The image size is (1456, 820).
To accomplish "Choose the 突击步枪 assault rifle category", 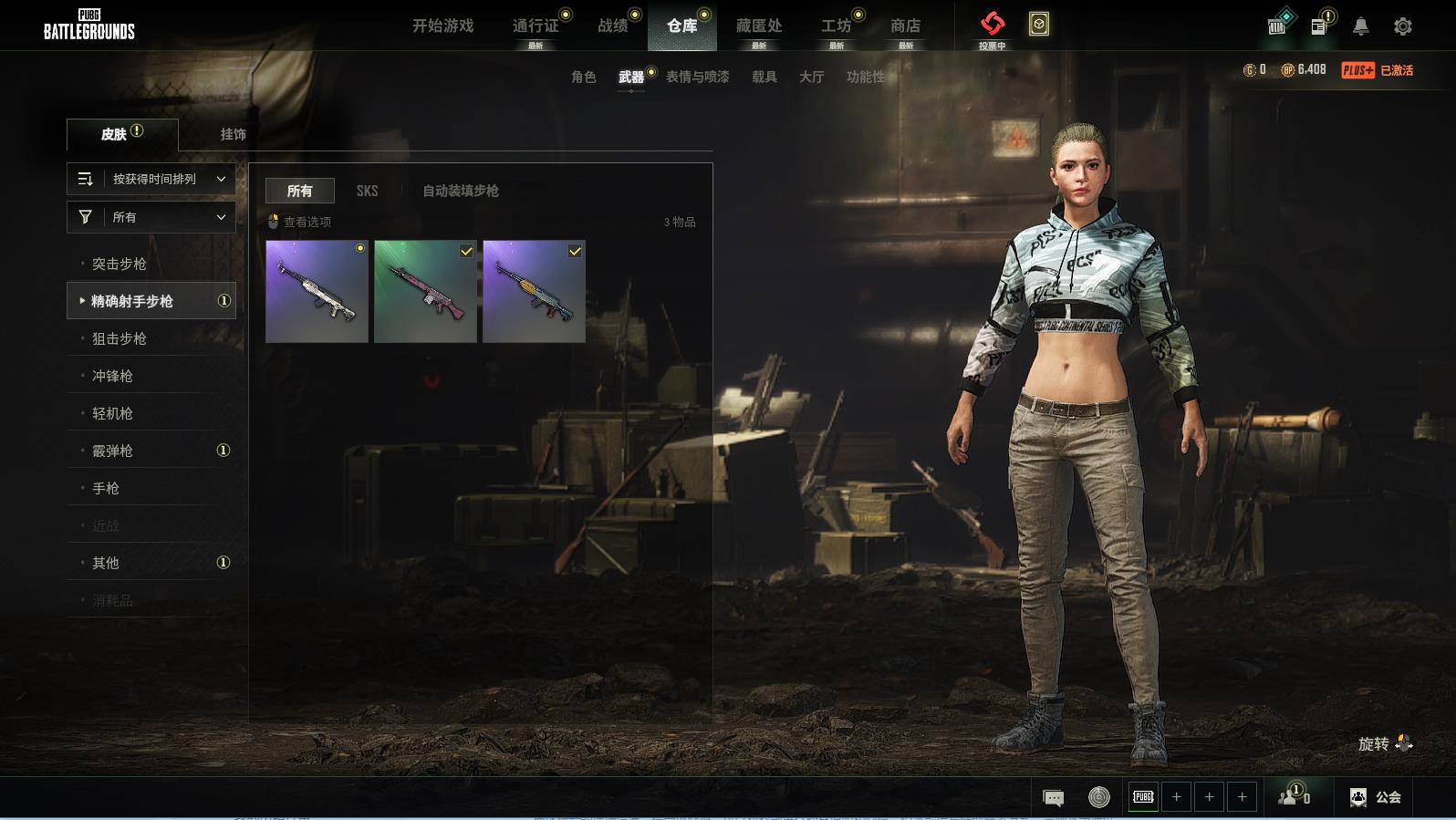I will 120,264.
